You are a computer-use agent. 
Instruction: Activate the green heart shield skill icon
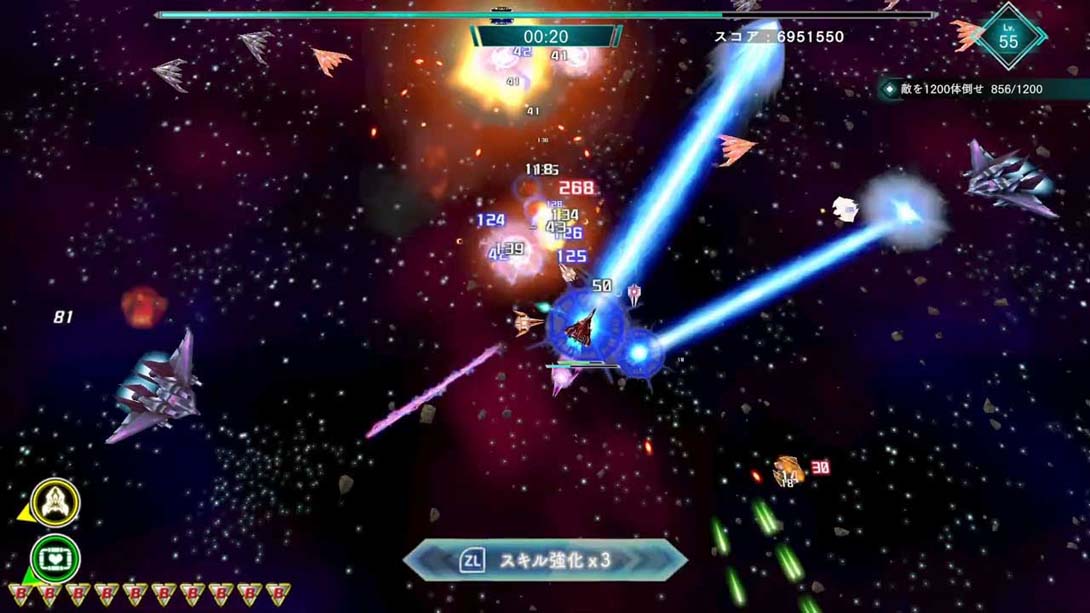point(56,559)
